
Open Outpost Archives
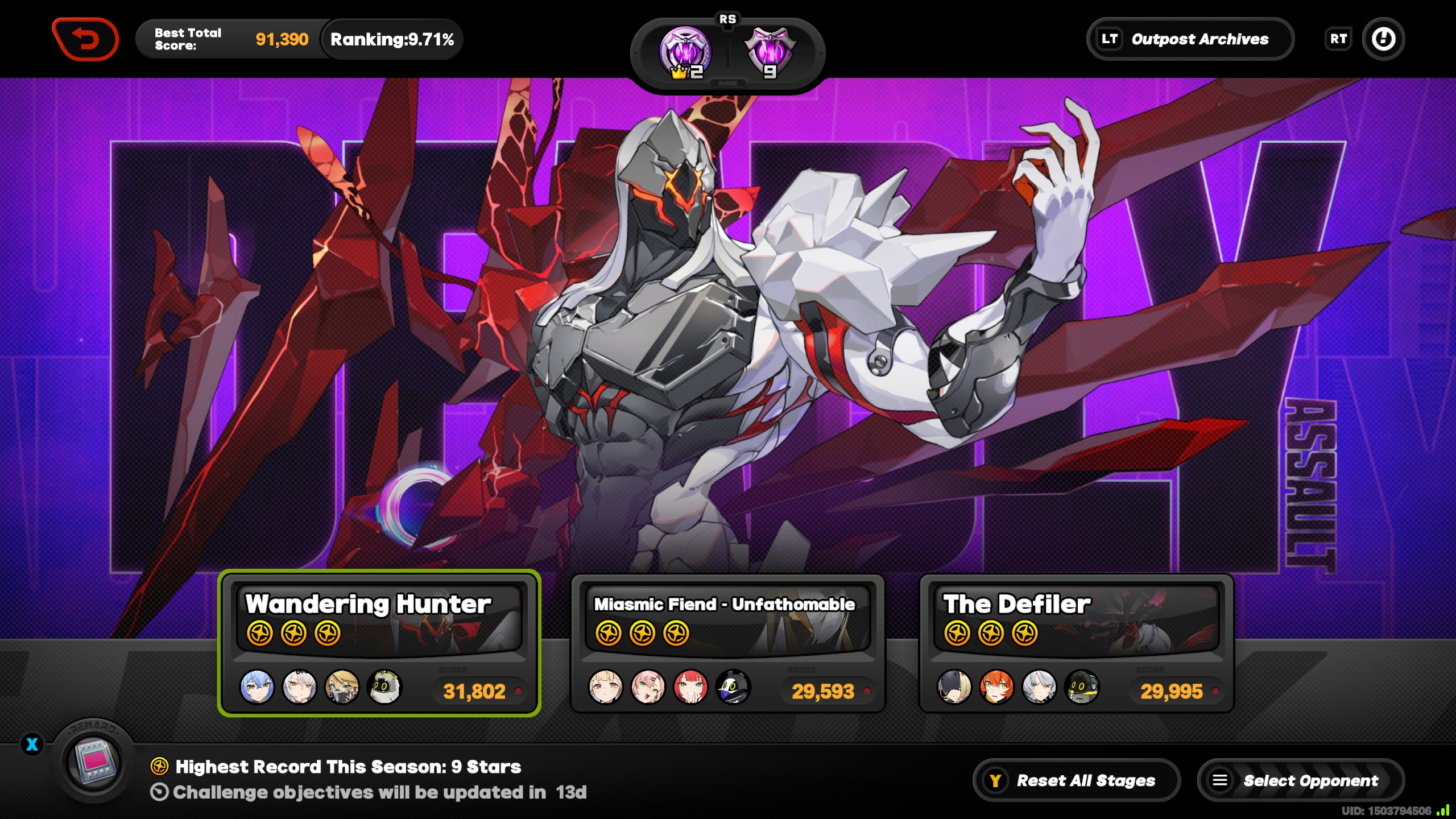pos(1190,39)
